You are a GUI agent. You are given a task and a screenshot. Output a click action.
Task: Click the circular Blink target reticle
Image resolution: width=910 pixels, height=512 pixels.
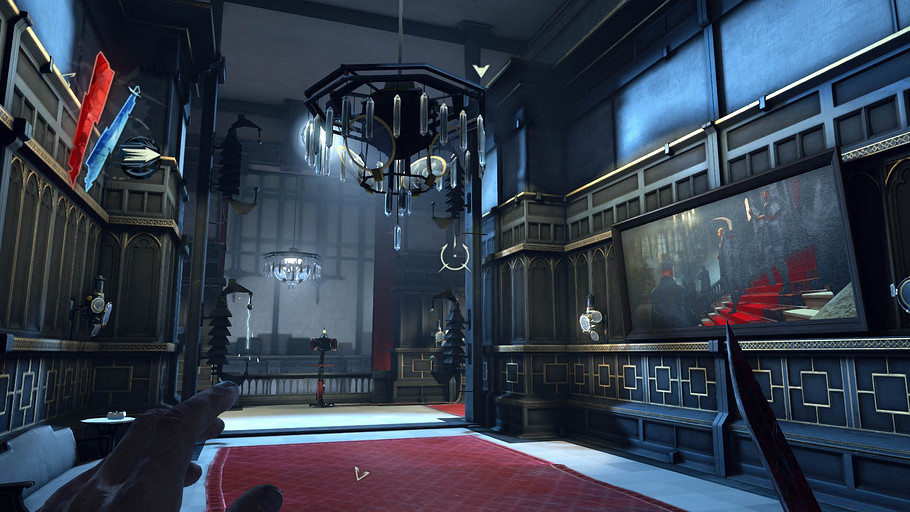click(x=455, y=258)
